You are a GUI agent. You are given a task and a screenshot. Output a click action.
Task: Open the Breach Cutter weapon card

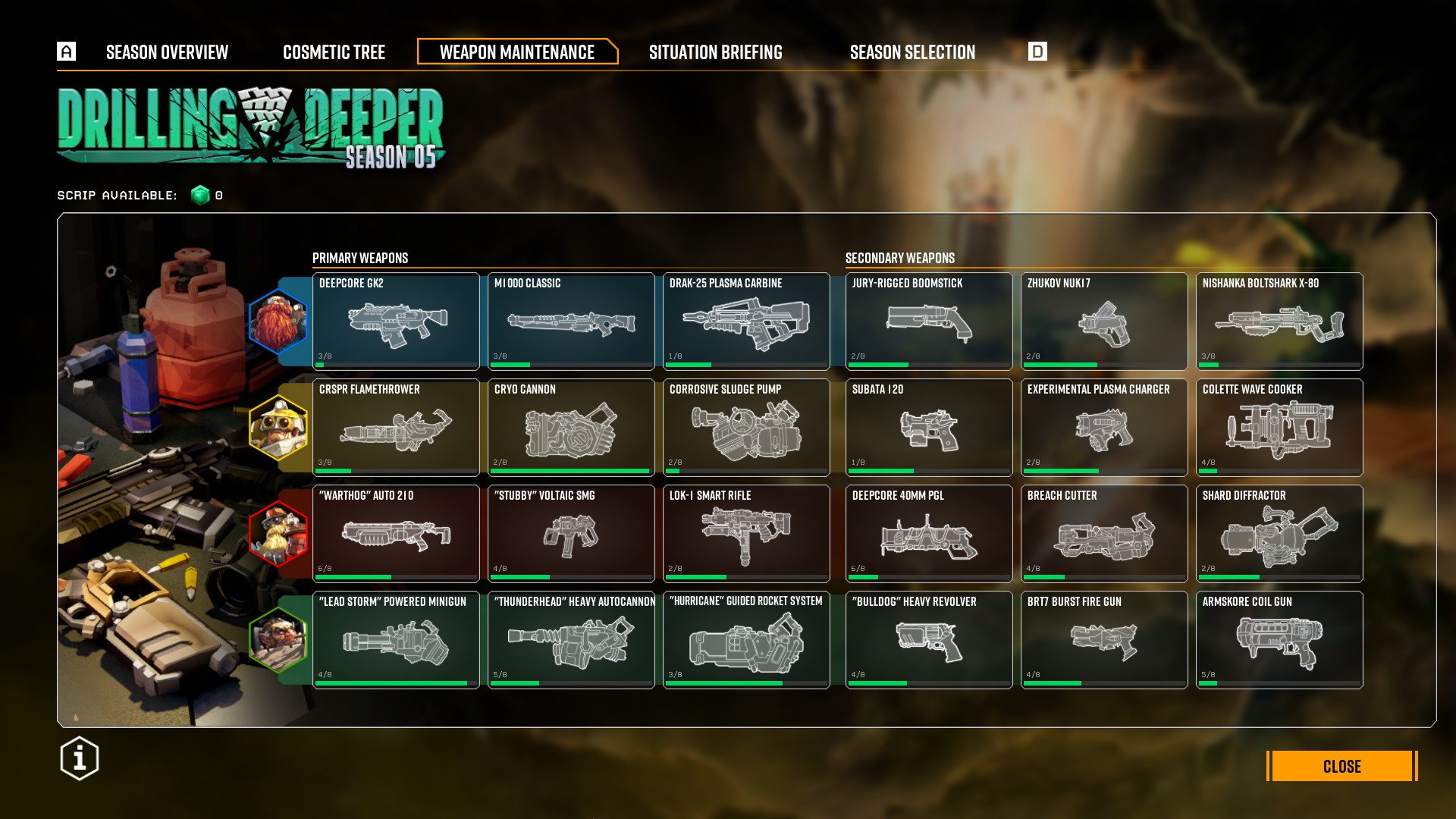click(1104, 534)
